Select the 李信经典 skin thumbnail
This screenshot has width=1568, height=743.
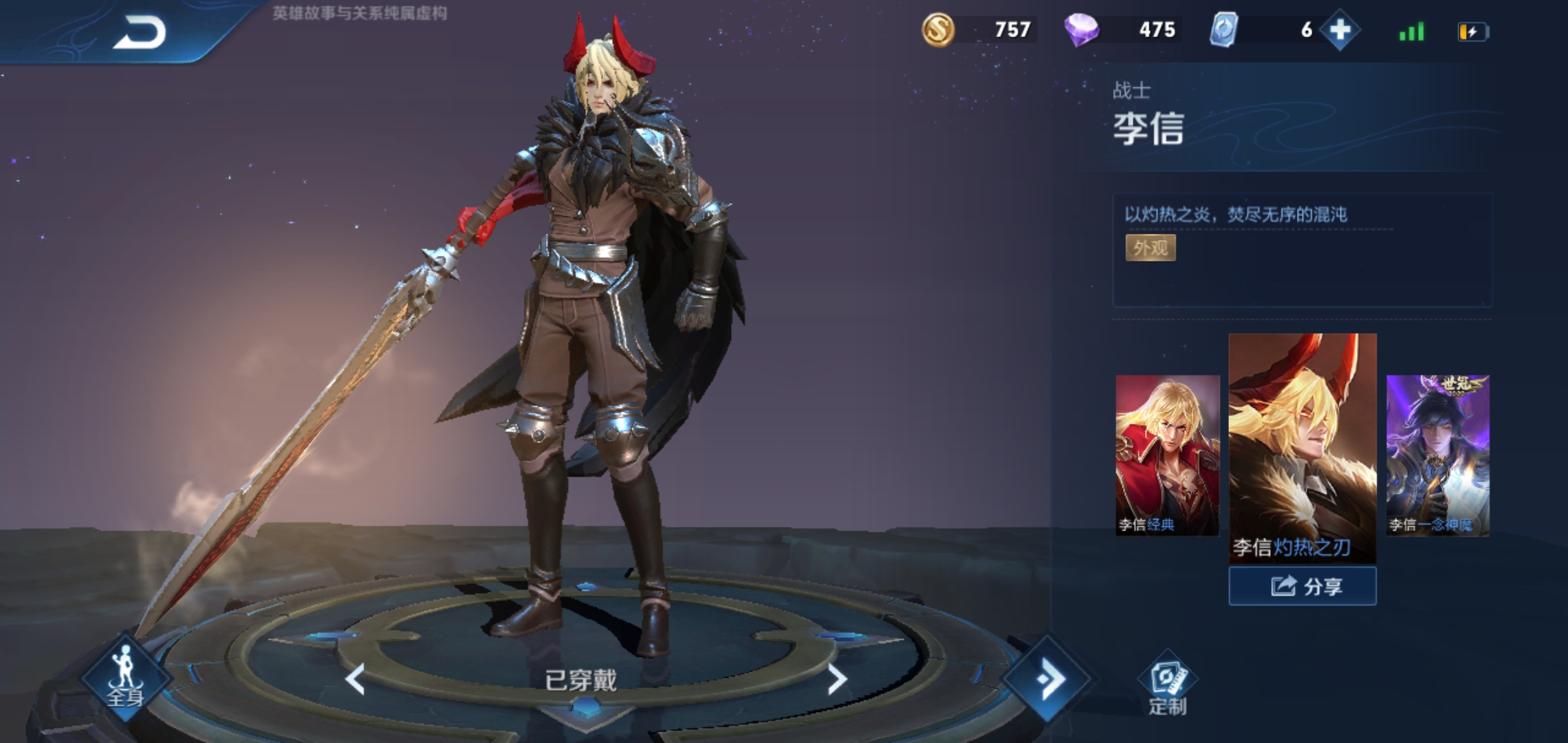tap(1167, 455)
